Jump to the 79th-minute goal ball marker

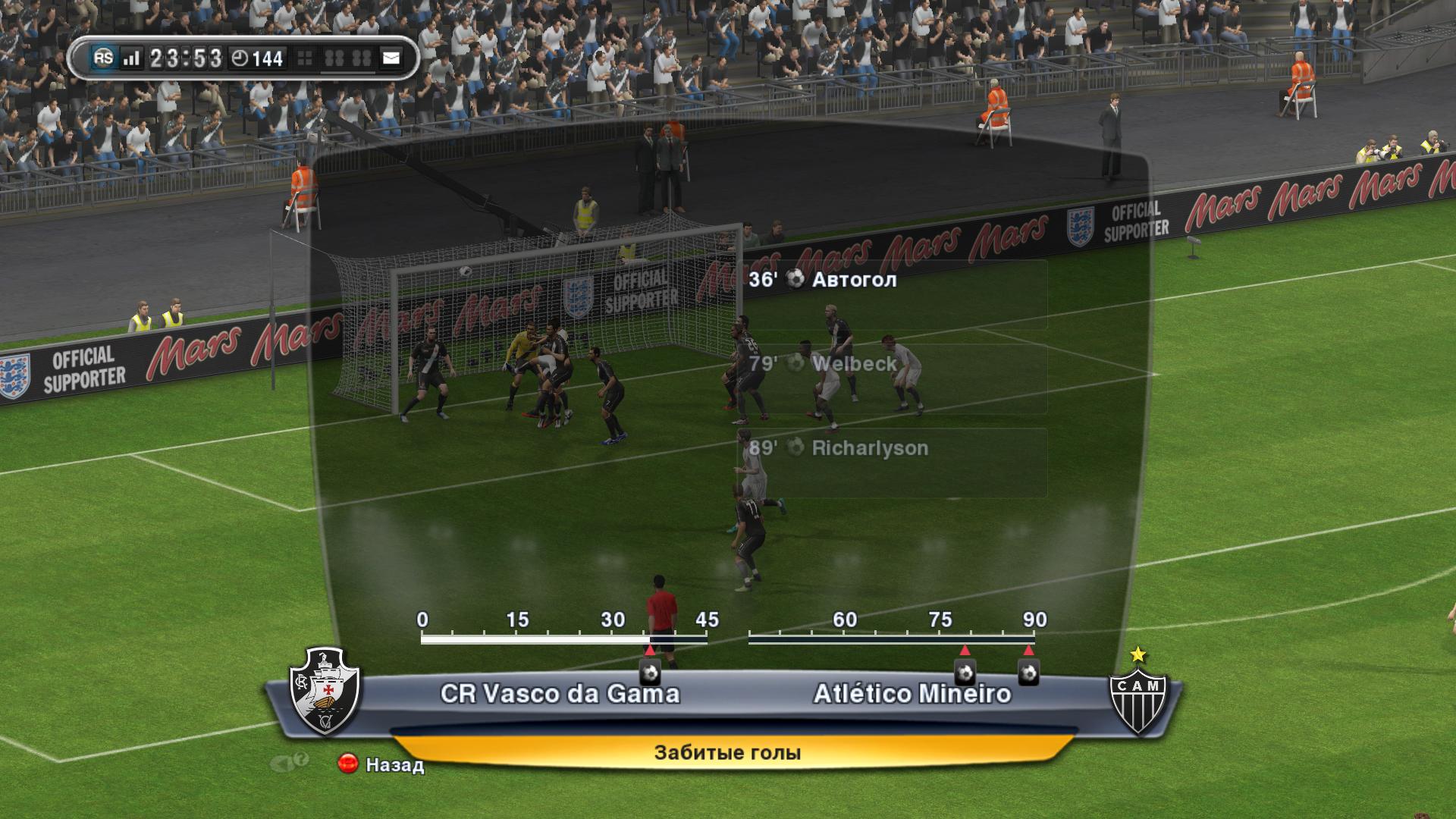coord(965,672)
